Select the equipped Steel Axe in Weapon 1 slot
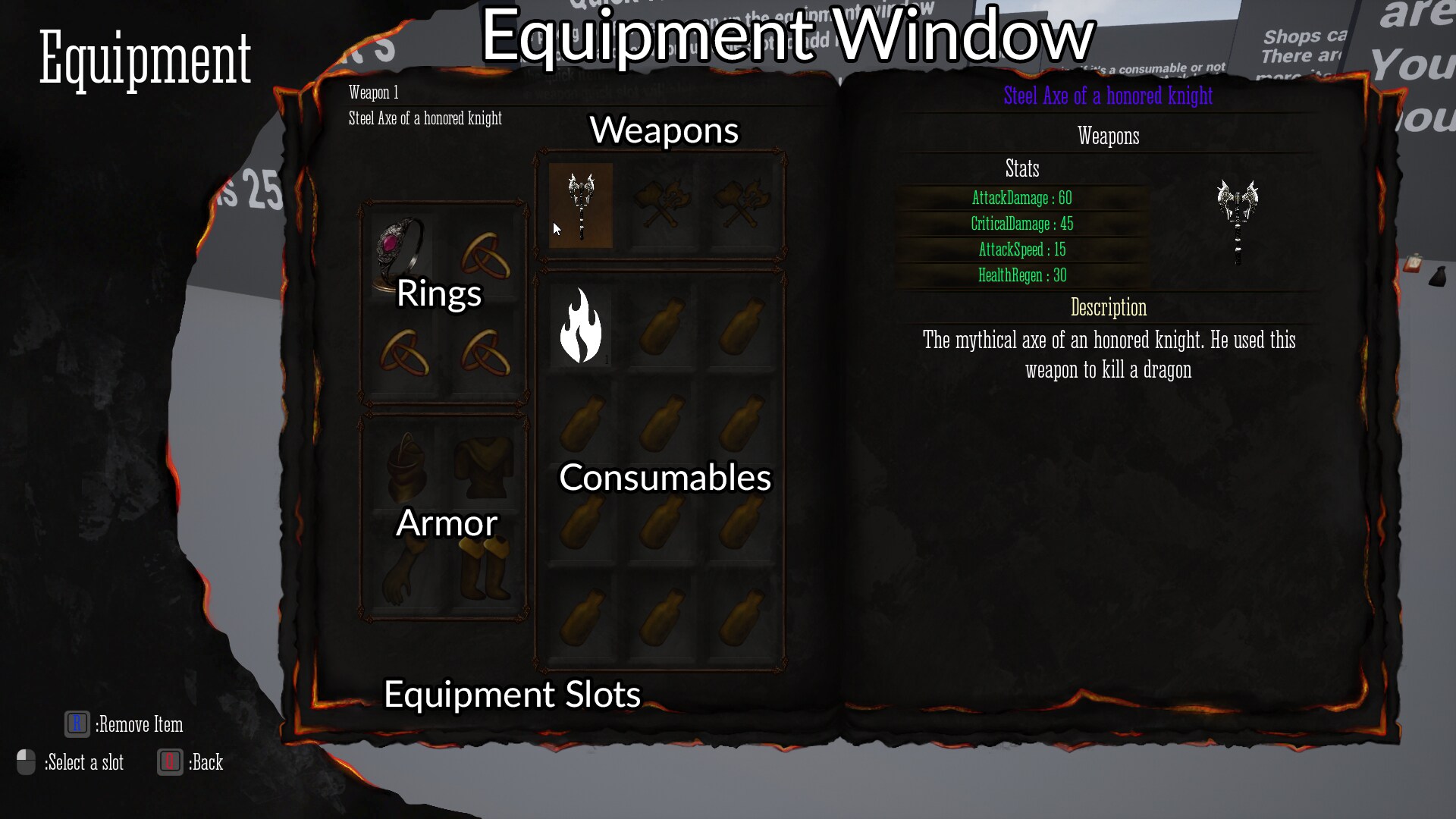1456x819 pixels. (581, 205)
